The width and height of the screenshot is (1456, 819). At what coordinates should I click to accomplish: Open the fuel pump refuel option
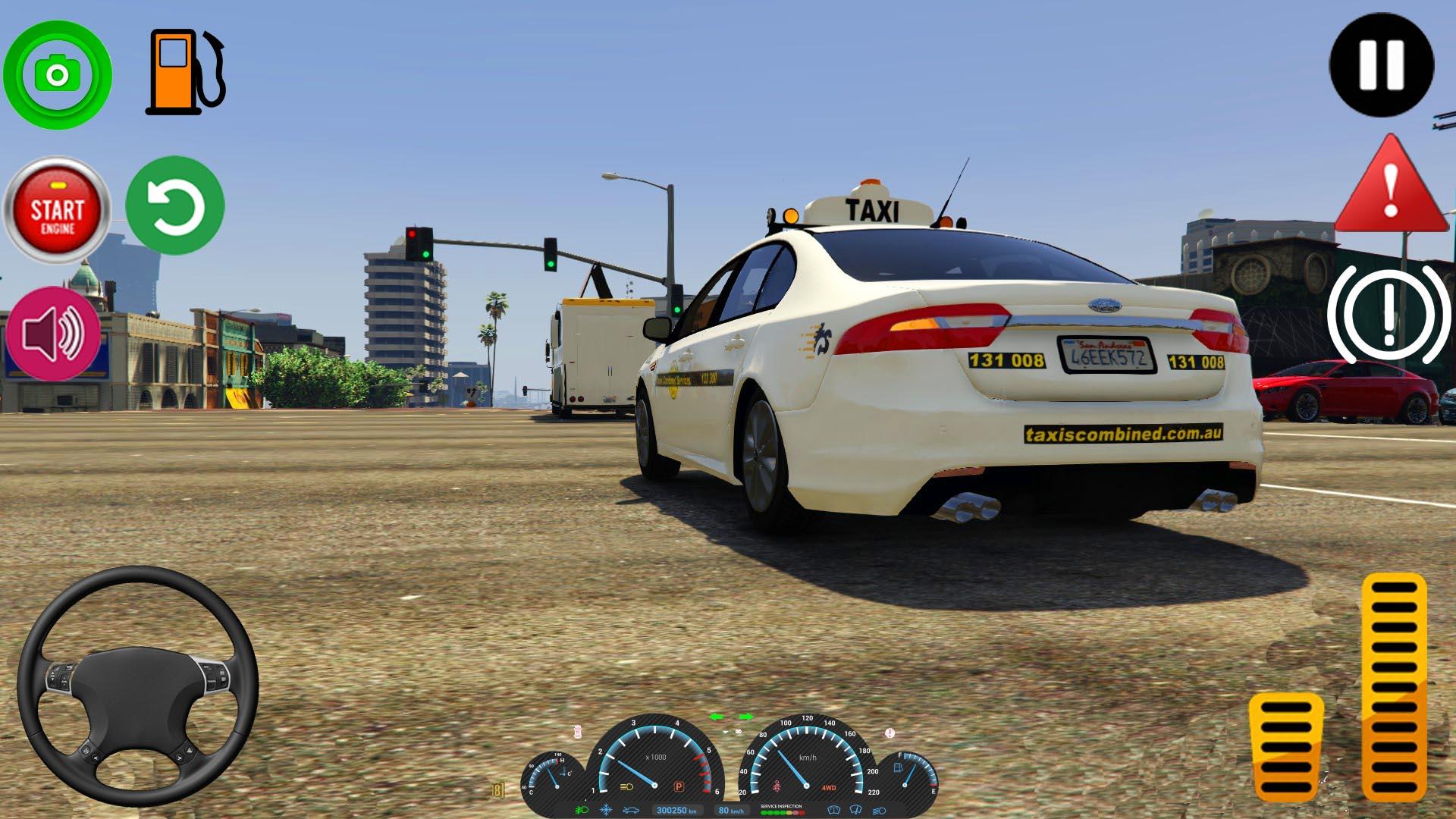[184, 72]
